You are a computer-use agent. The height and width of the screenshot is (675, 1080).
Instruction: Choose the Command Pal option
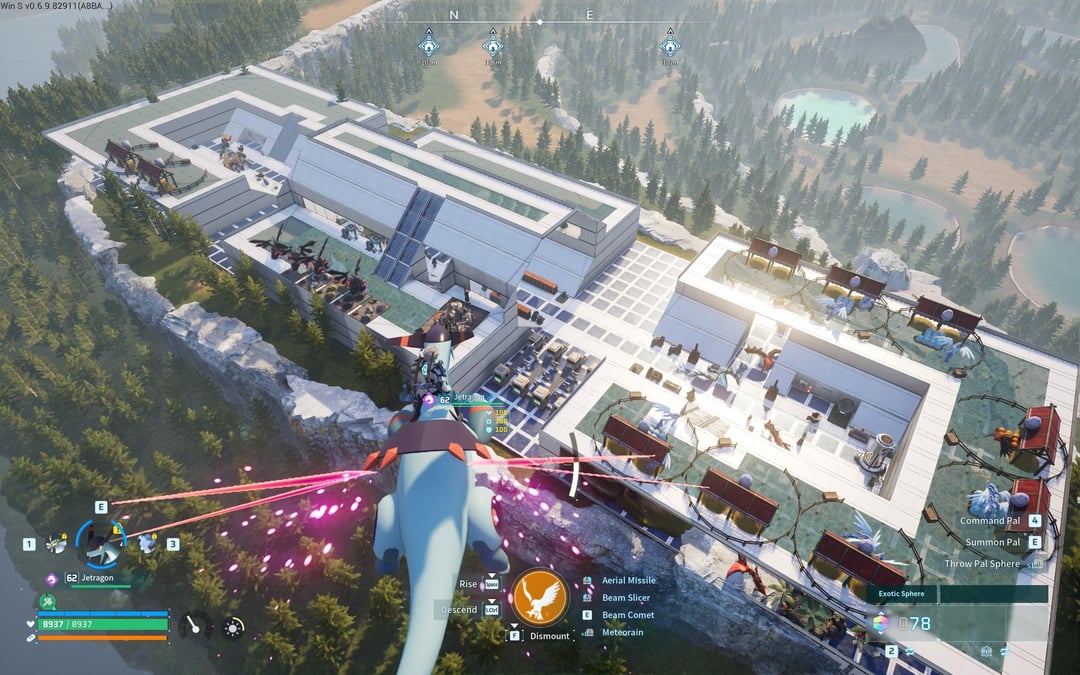[x=990, y=521]
